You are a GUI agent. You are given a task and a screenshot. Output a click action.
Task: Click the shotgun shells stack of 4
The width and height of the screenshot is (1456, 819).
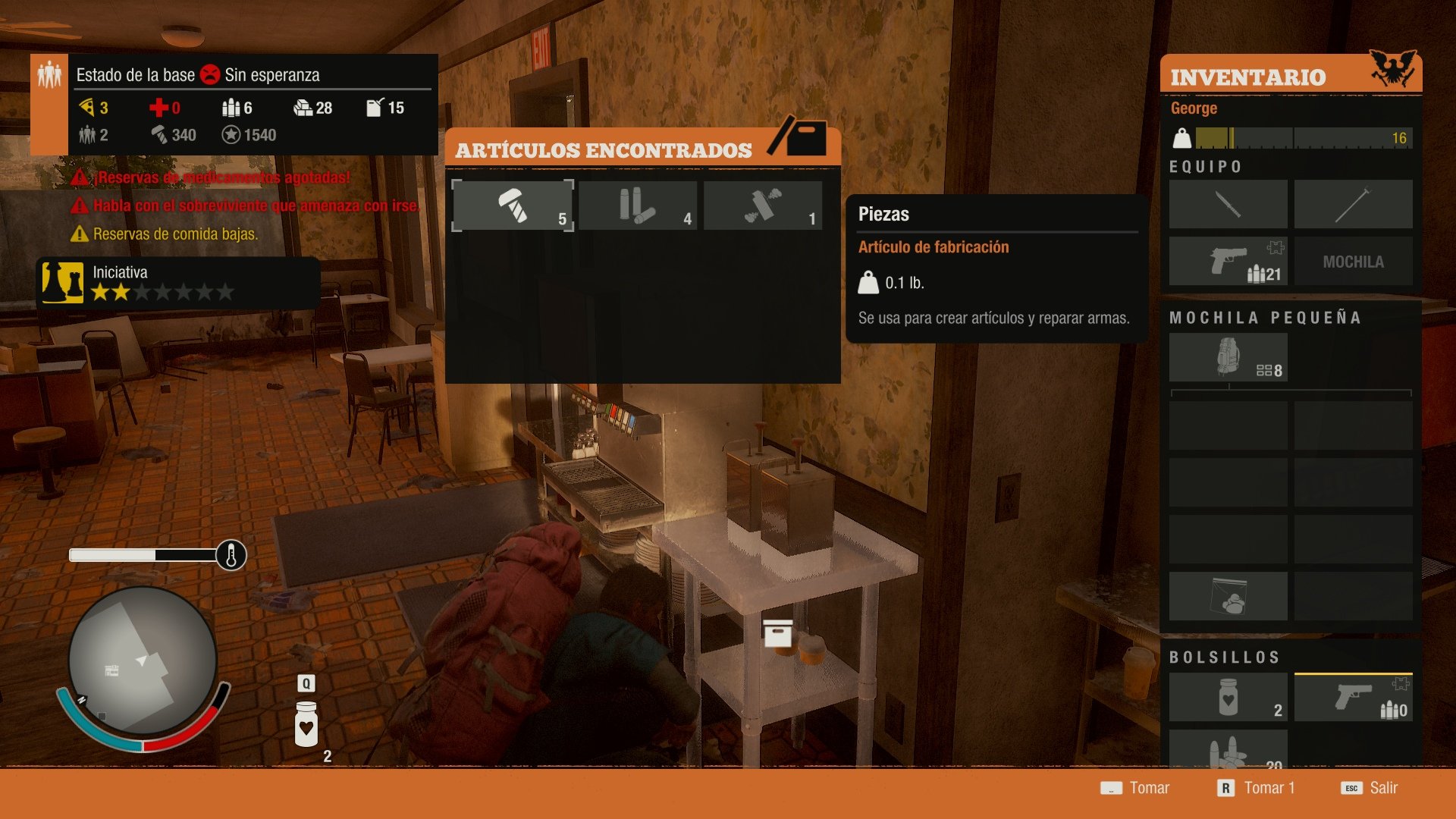click(638, 205)
